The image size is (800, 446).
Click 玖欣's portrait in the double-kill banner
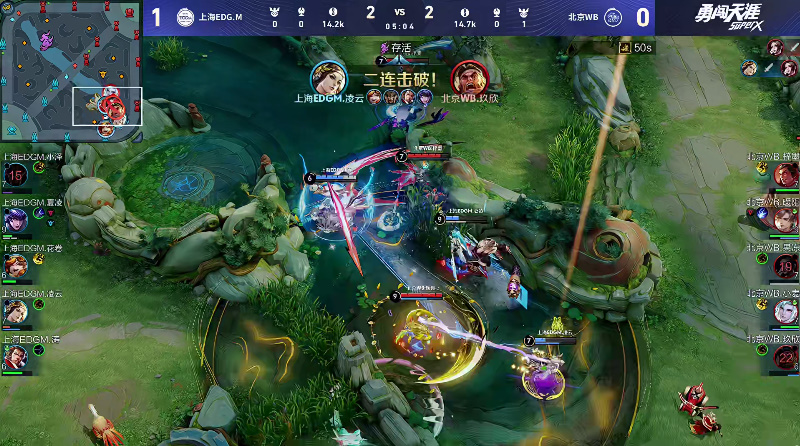466,76
